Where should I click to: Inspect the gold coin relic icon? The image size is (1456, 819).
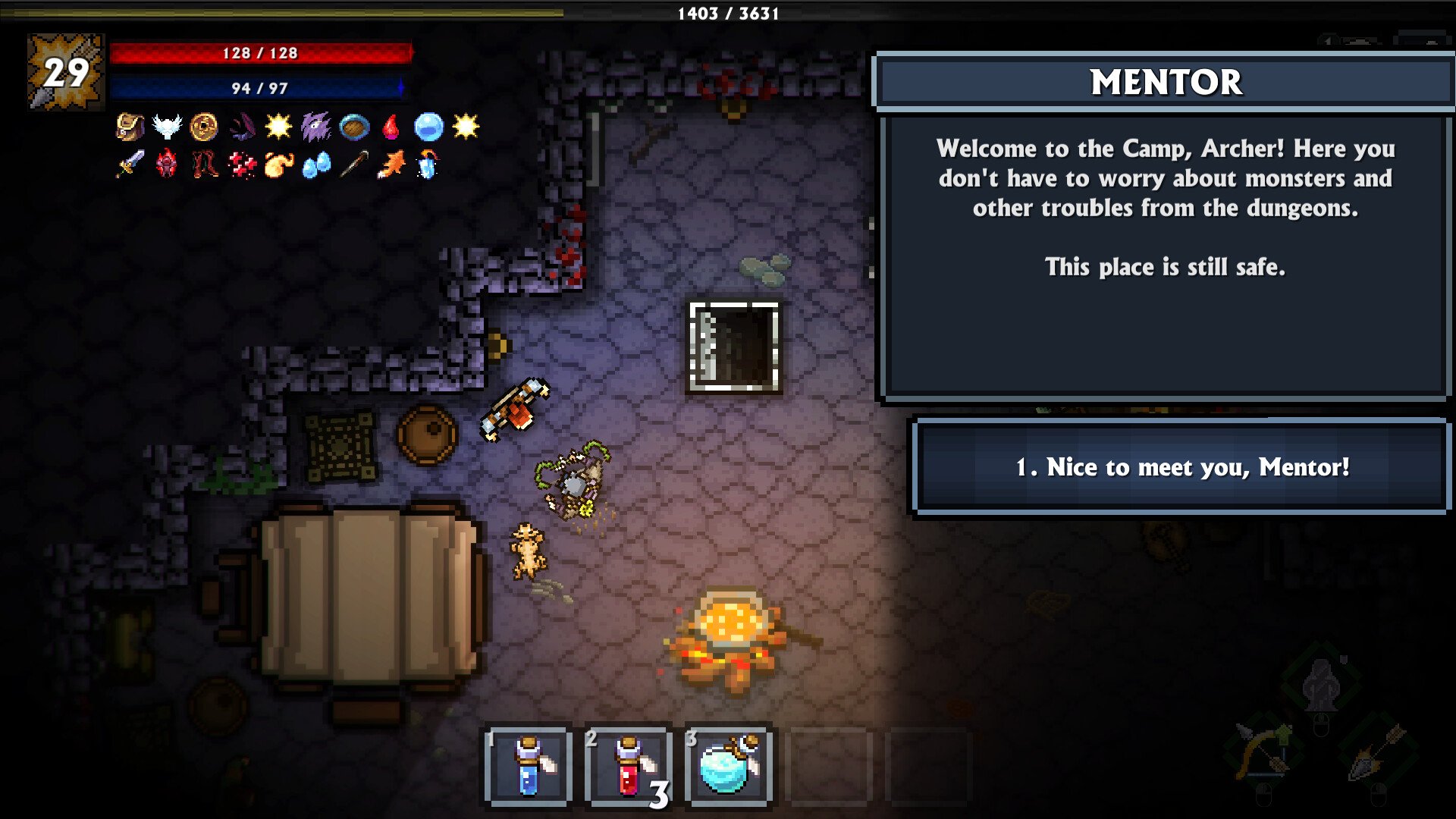pos(204,127)
